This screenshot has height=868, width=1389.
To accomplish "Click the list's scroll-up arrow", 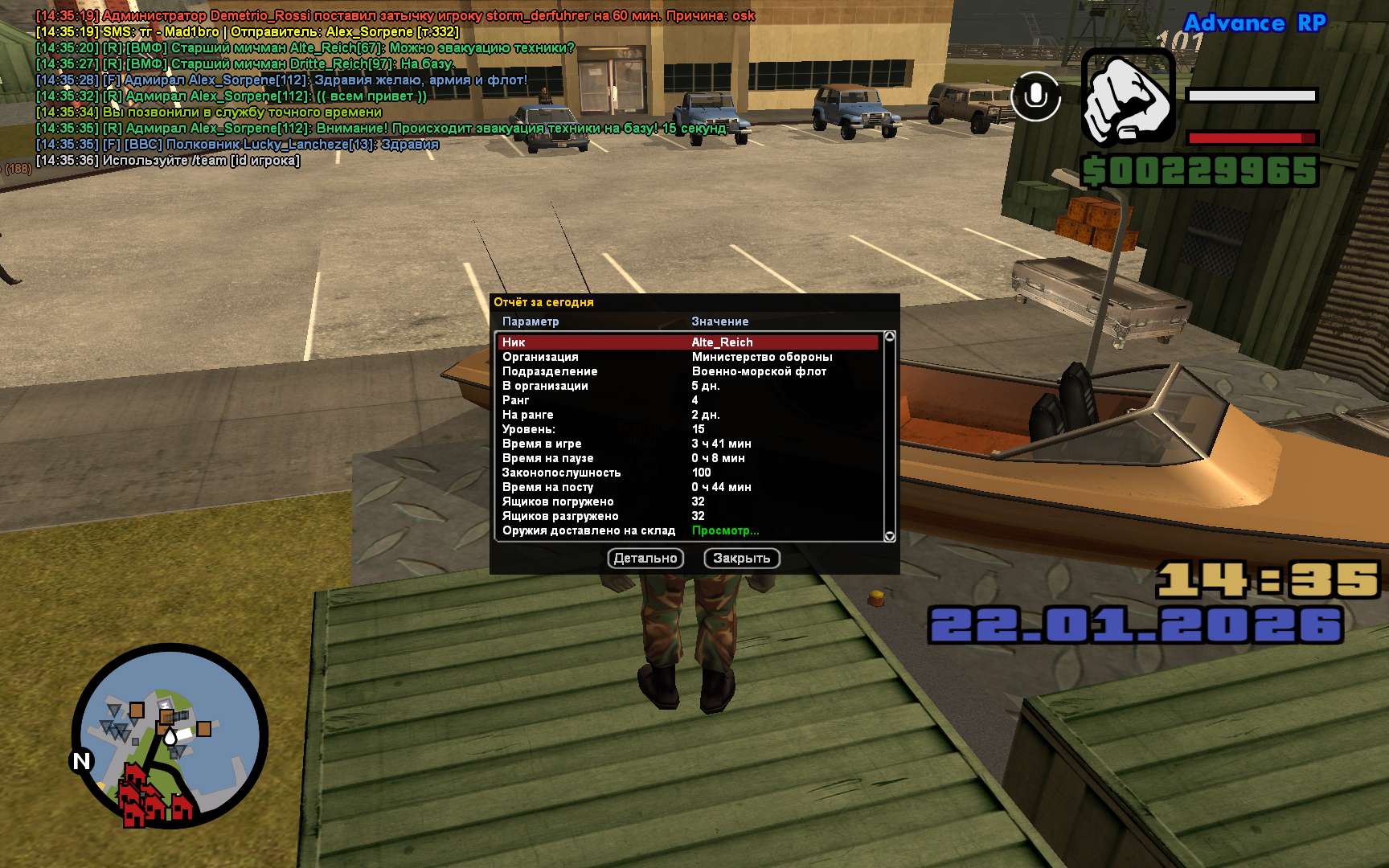I will click(x=889, y=337).
